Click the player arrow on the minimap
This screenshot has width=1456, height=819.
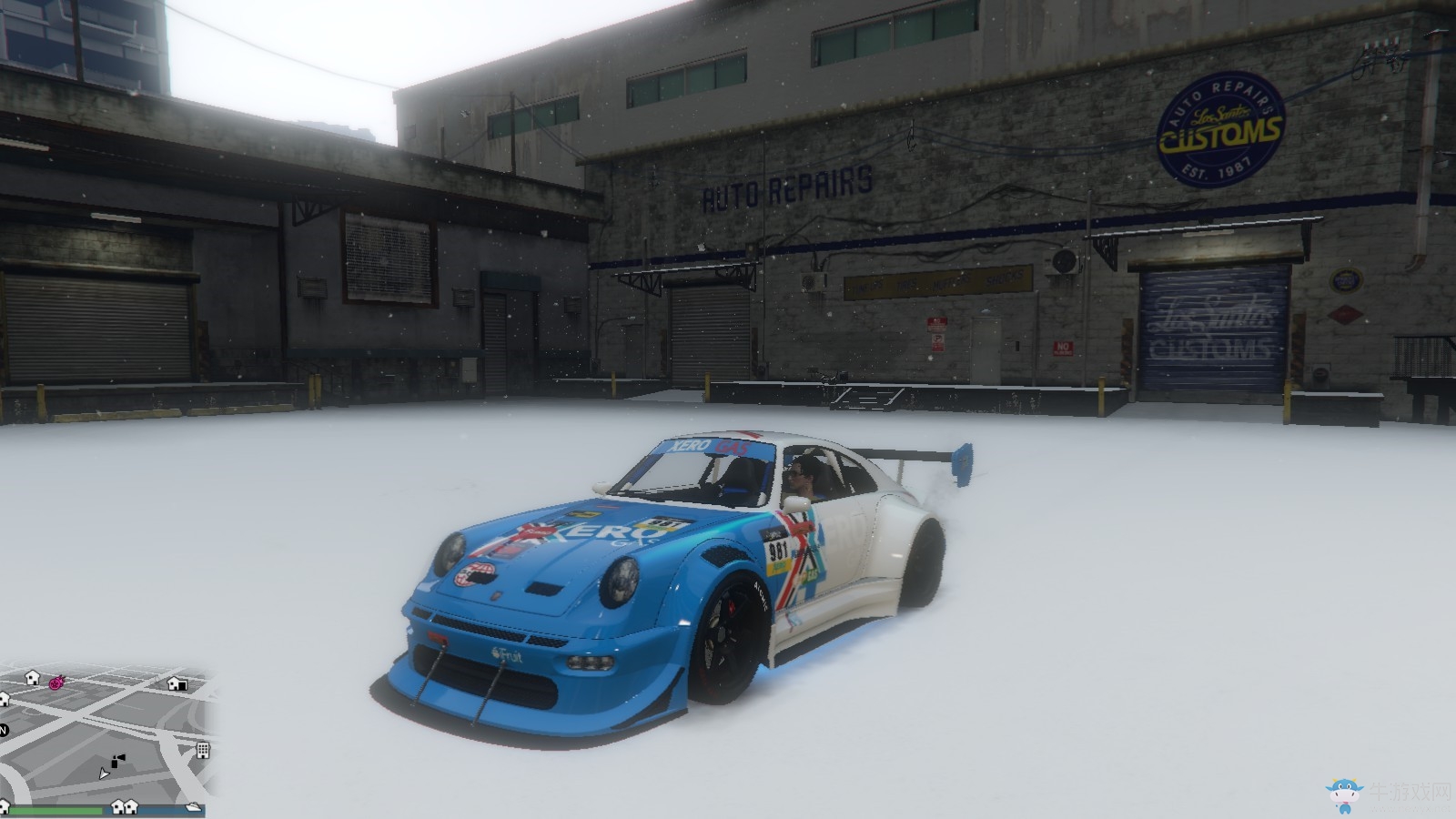click(x=104, y=773)
